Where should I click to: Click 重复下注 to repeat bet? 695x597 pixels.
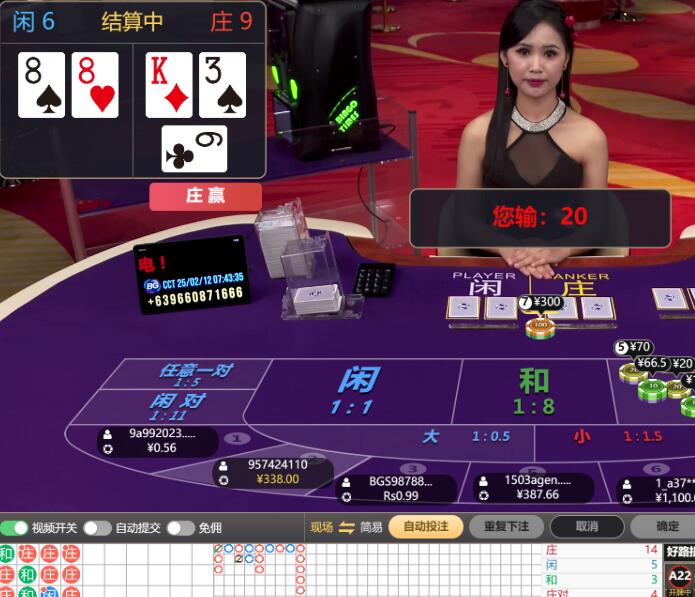(x=505, y=527)
